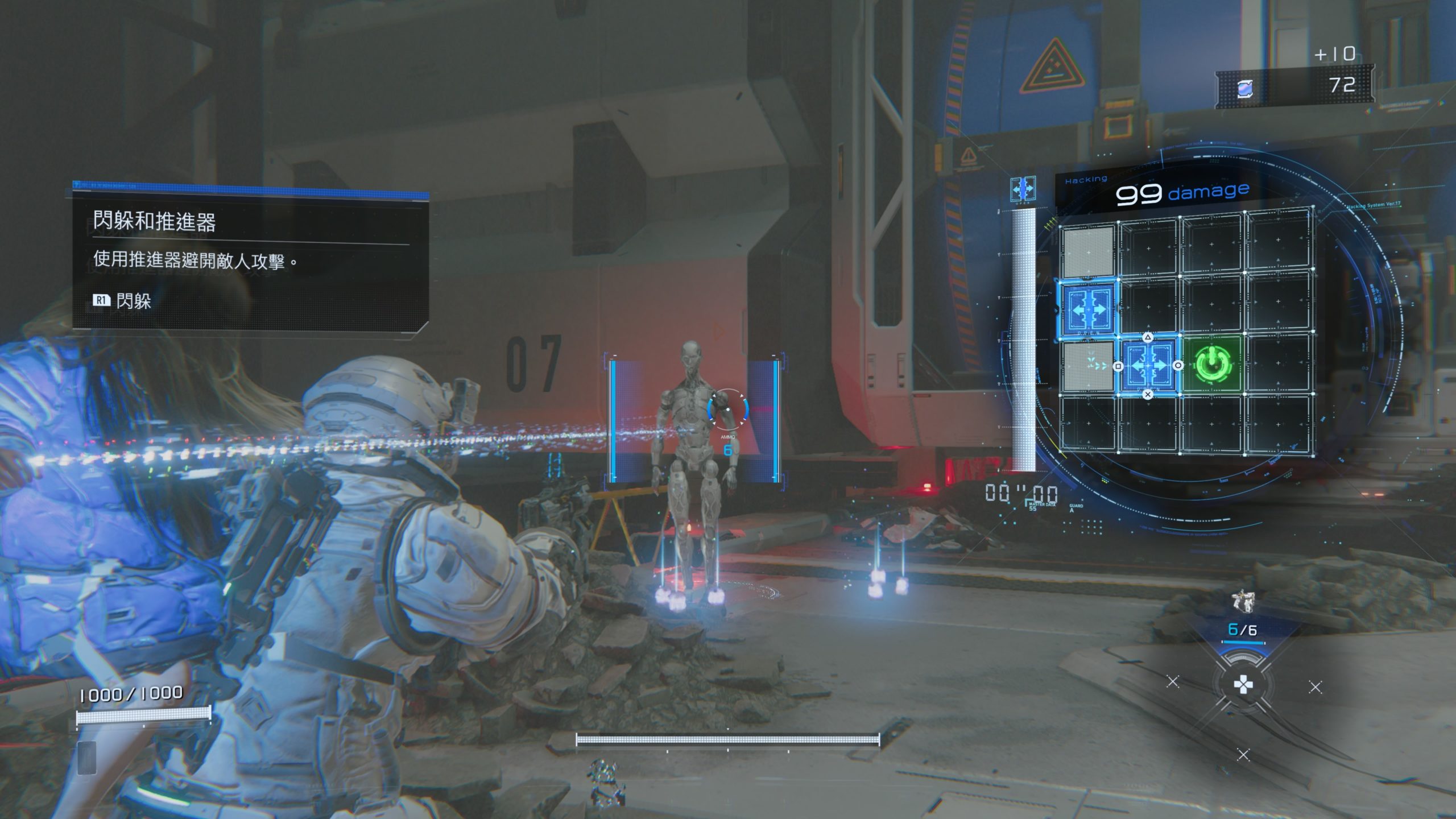Click the currency icon beside the 72 counter

click(x=1245, y=89)
